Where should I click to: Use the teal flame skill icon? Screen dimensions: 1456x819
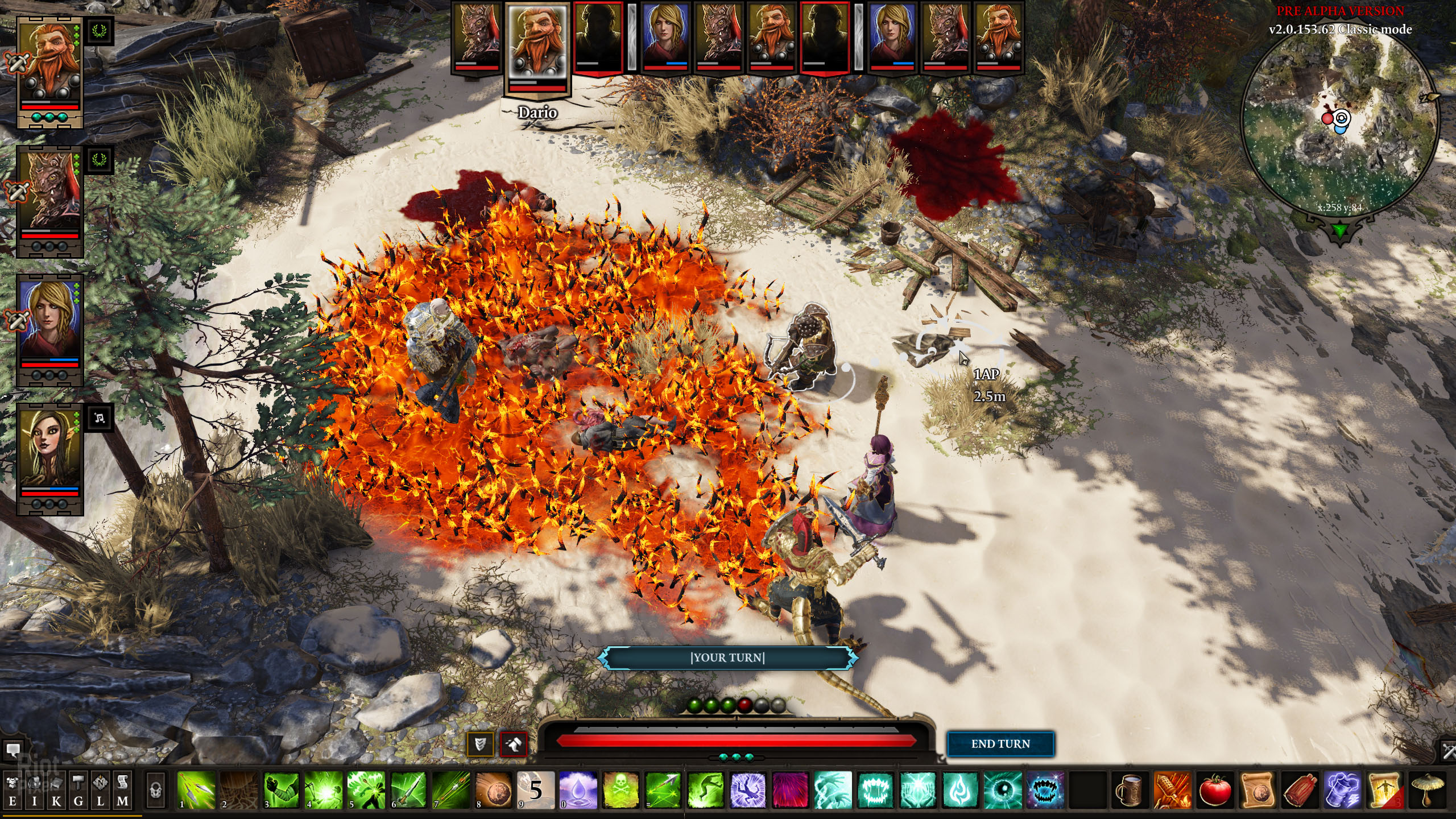pyautogui.click(x=961, y=791)
